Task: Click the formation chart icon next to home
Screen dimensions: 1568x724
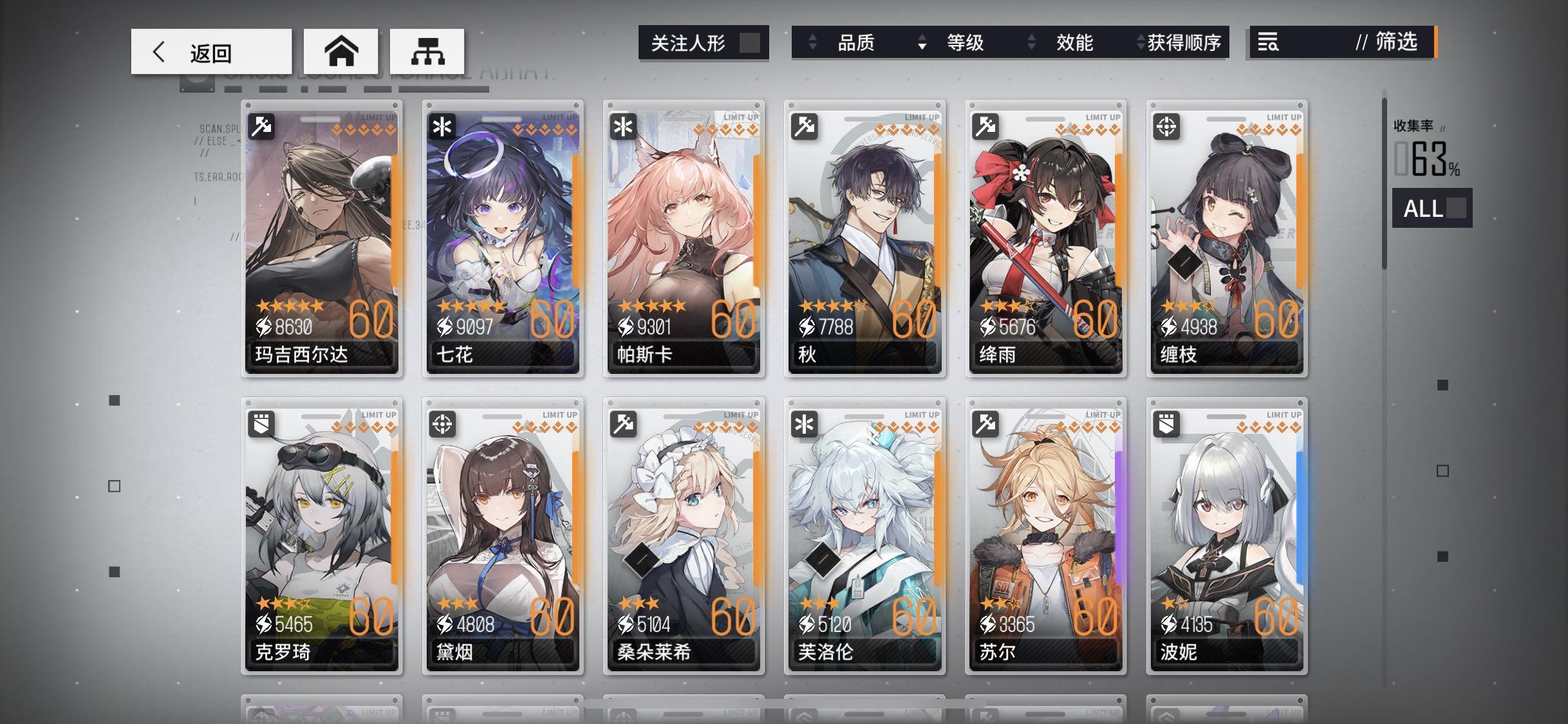Action: [428, 50]
